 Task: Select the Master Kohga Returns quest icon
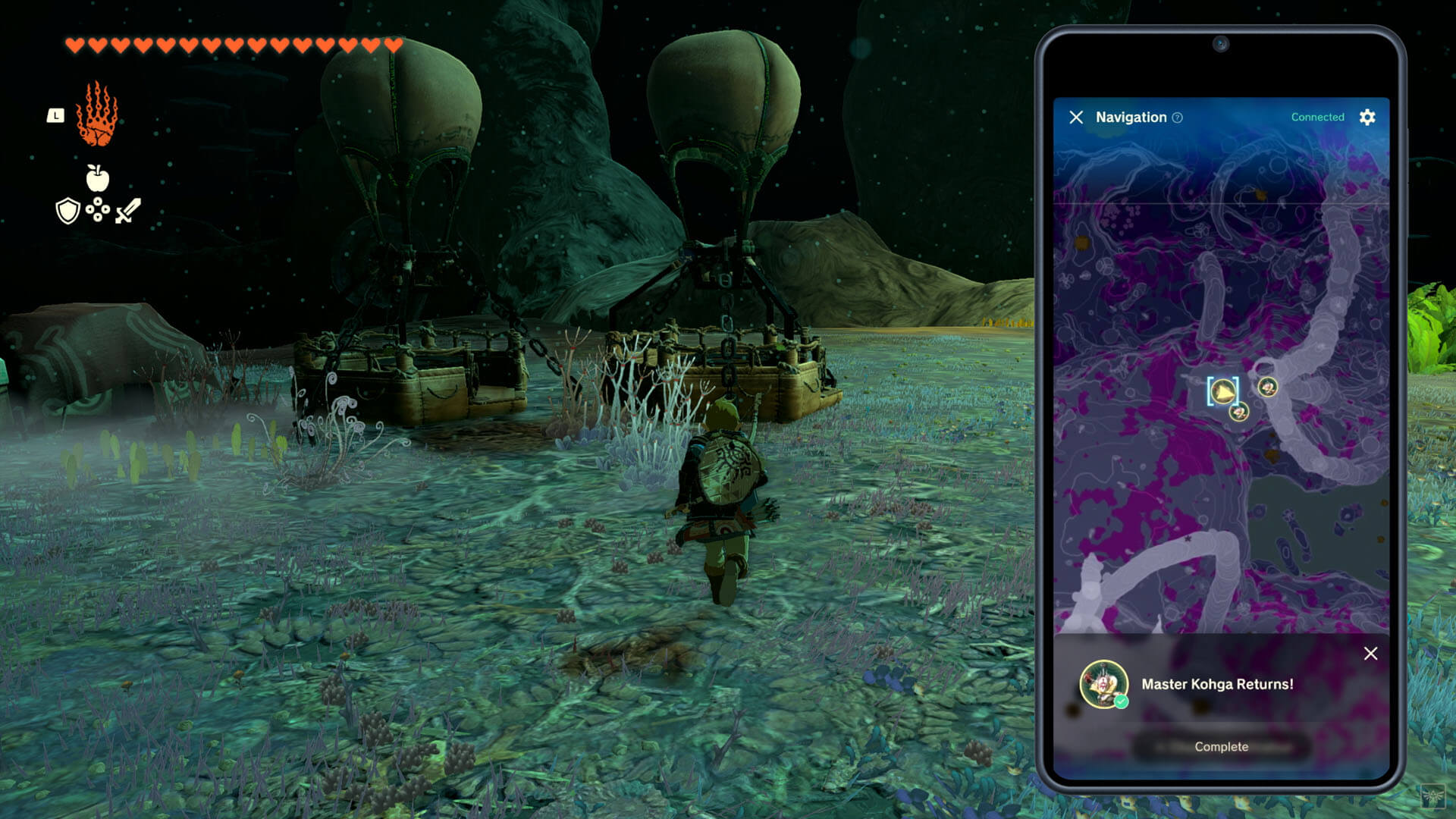(x=1103, y=684)
